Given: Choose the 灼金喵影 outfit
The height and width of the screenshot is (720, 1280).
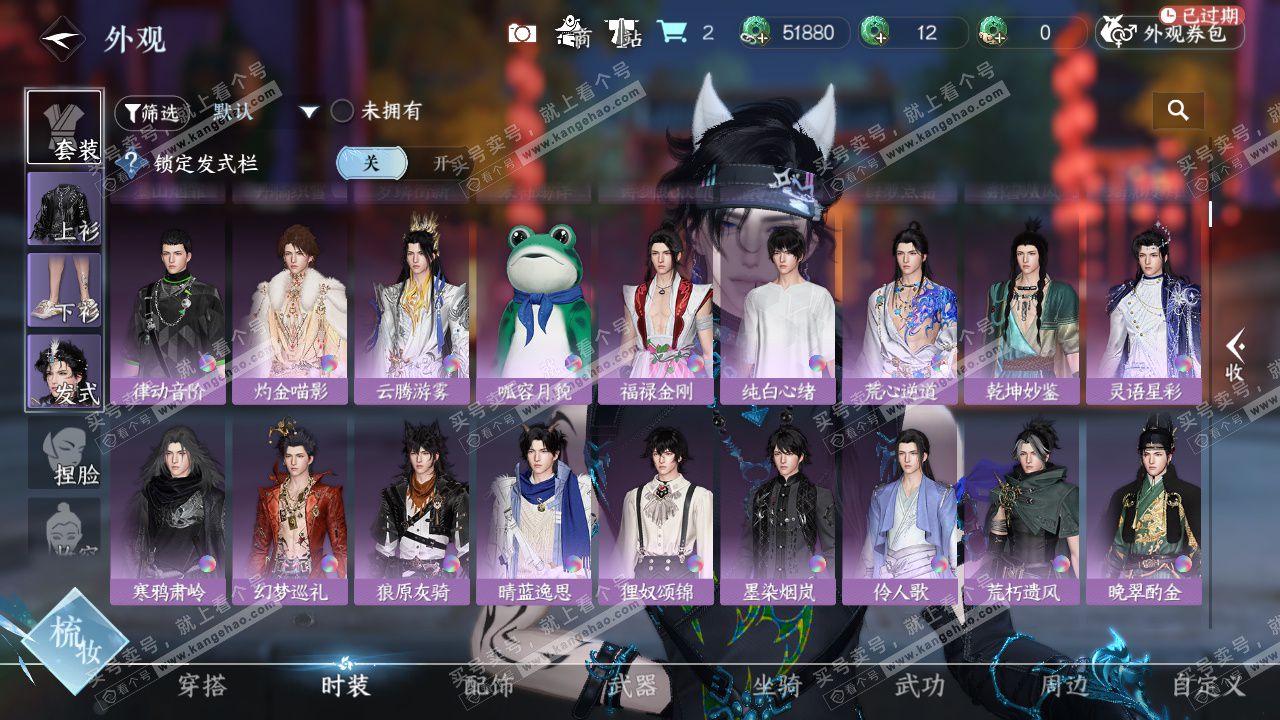Looking at the screenshot, I should click(290, 310).
